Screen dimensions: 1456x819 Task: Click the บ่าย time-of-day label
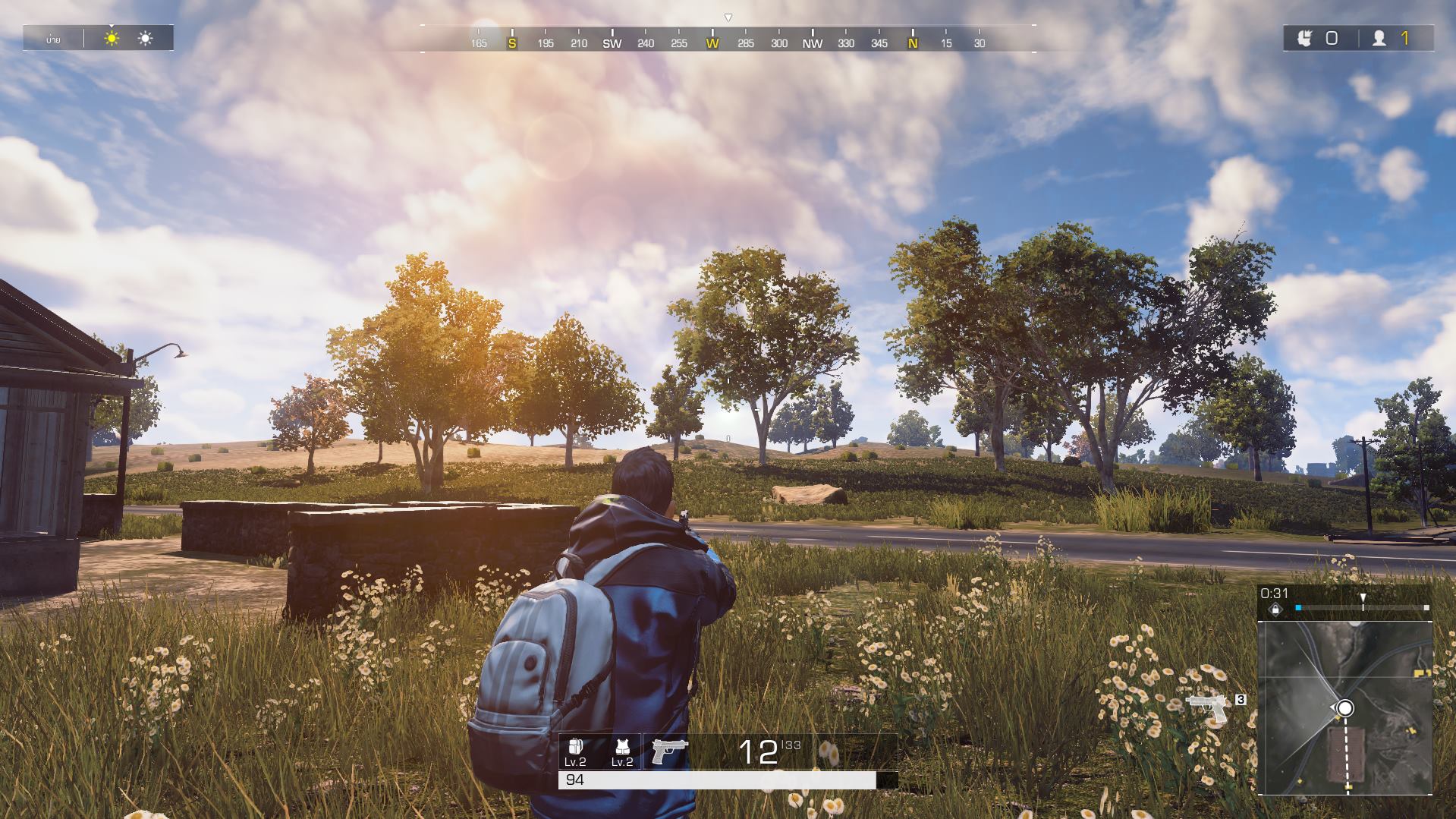[x=53, y=39]
